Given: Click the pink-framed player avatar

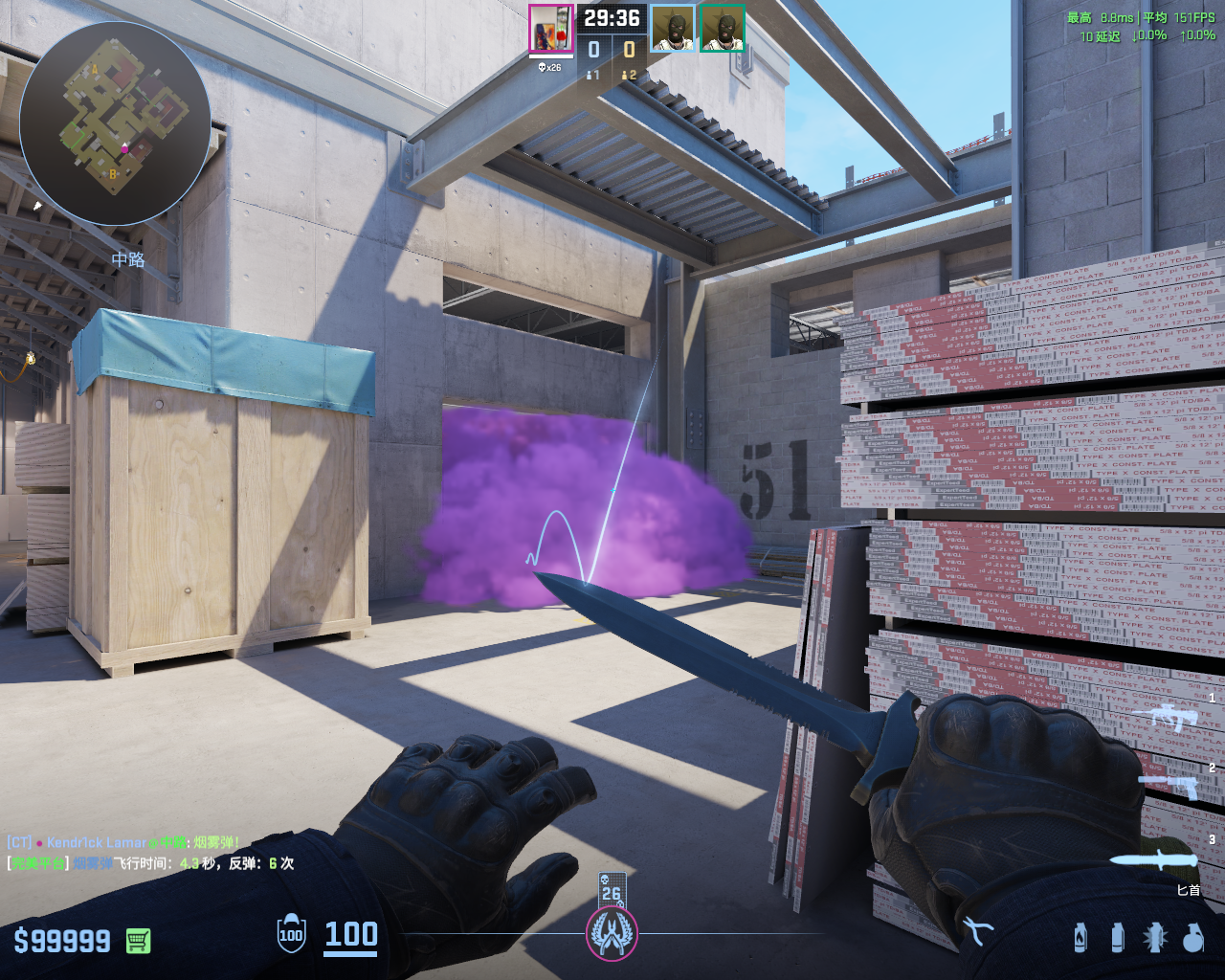Looking at the screenshot, I should point(550,29).
